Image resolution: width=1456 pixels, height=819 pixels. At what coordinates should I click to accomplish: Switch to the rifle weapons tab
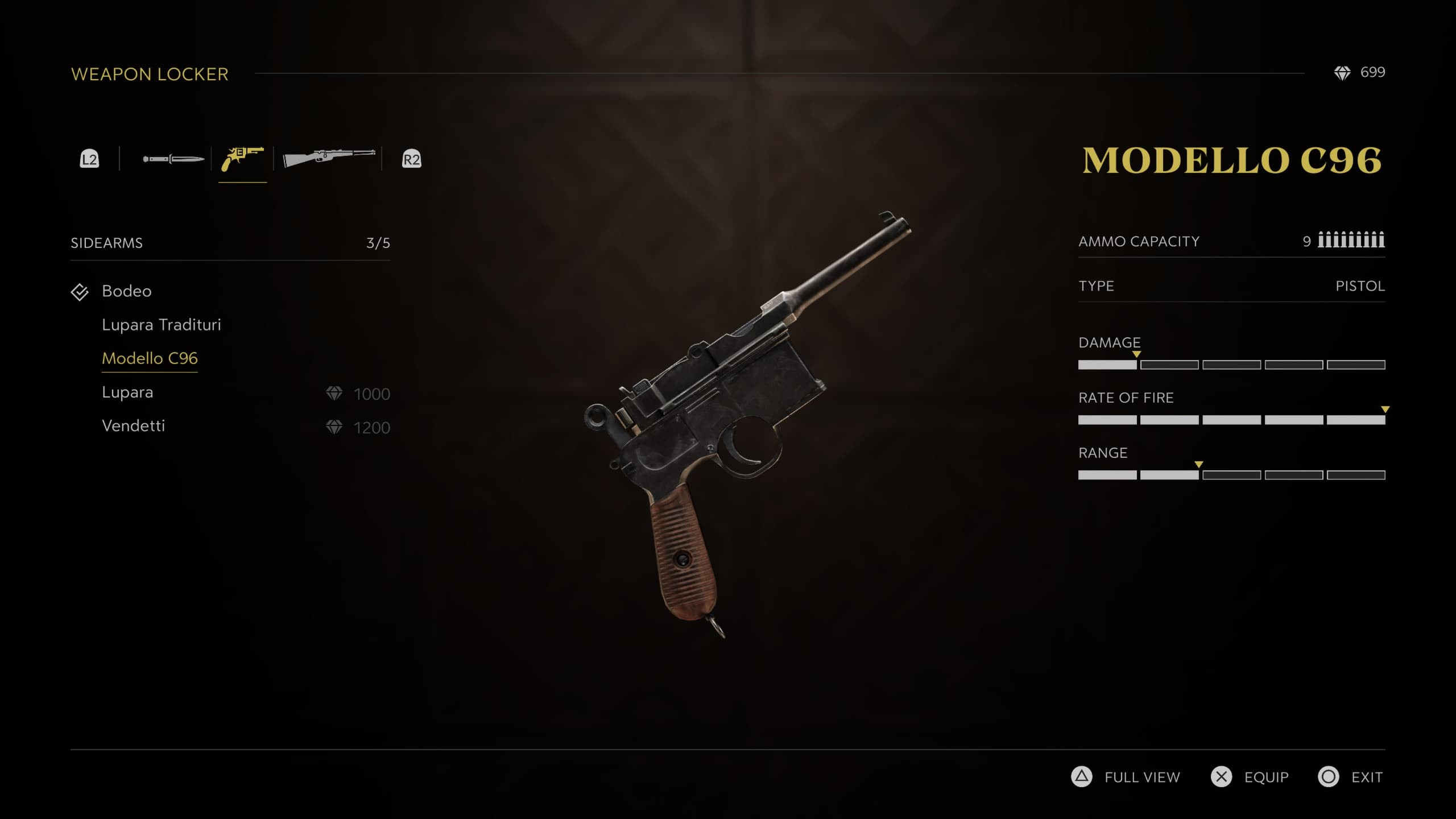(329, 159)
